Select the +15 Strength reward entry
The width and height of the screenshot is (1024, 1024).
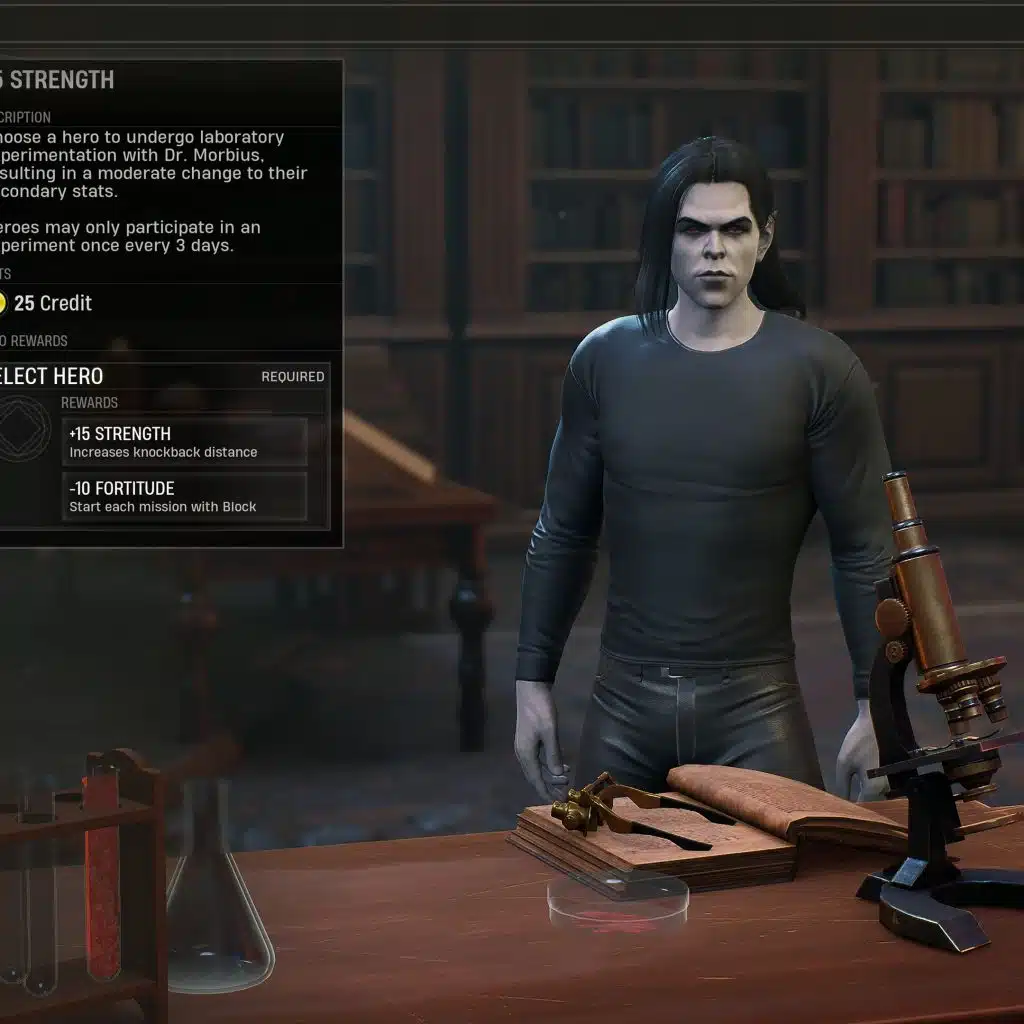coord(185,442)
